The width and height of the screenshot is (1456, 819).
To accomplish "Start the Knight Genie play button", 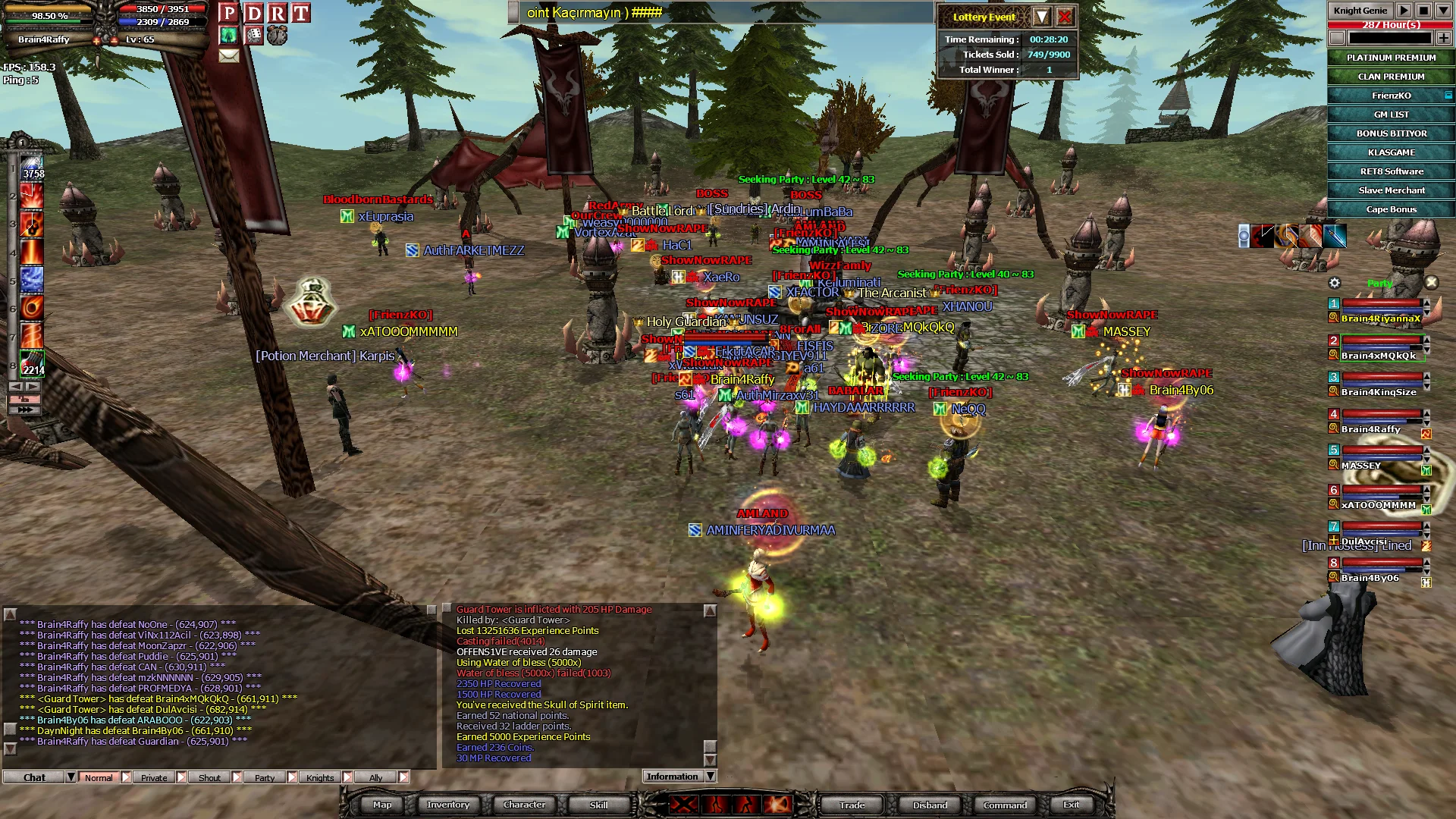I will tap(1404, 11).
